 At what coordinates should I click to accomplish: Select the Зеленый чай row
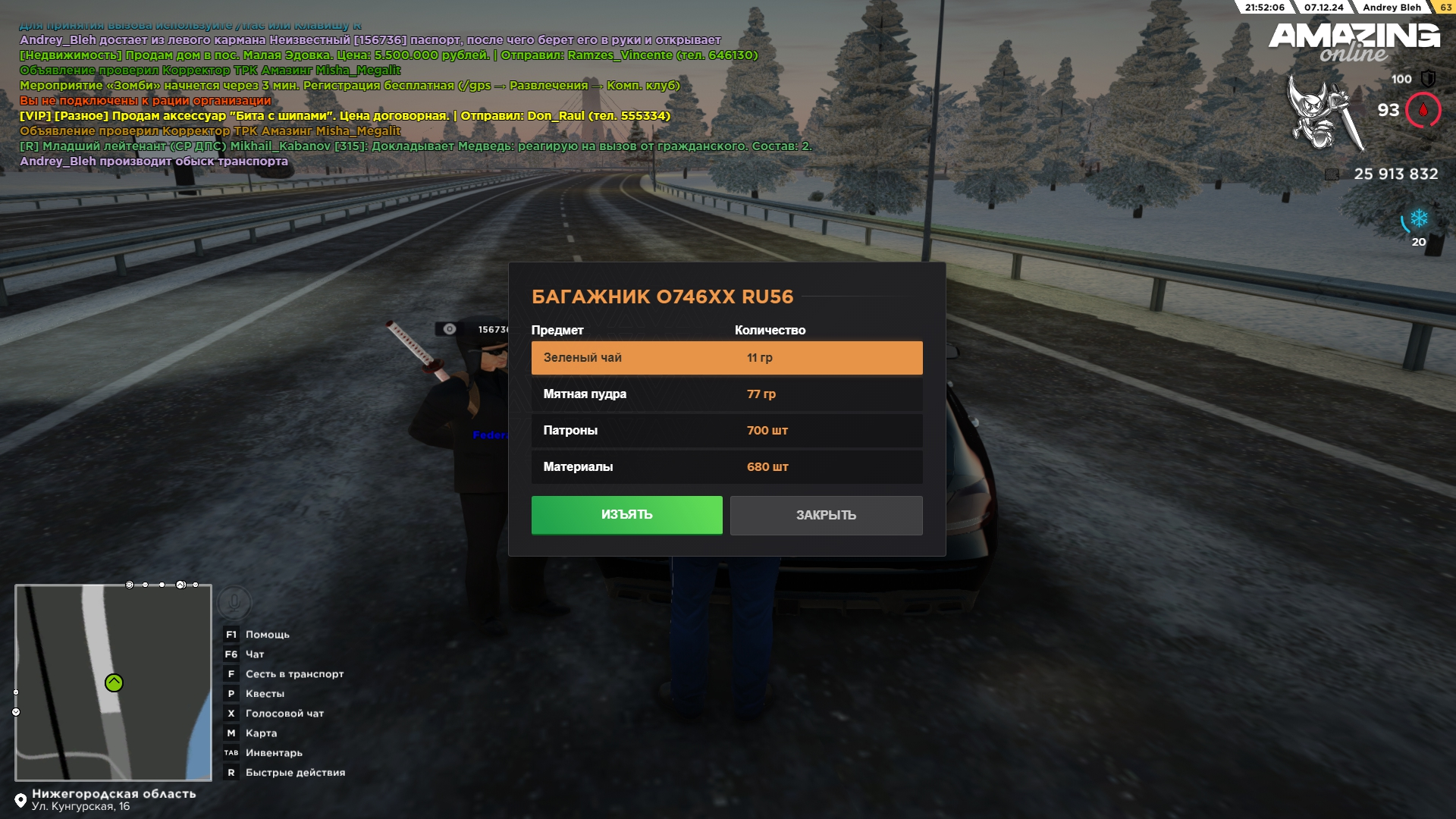[x=726, y=358]
